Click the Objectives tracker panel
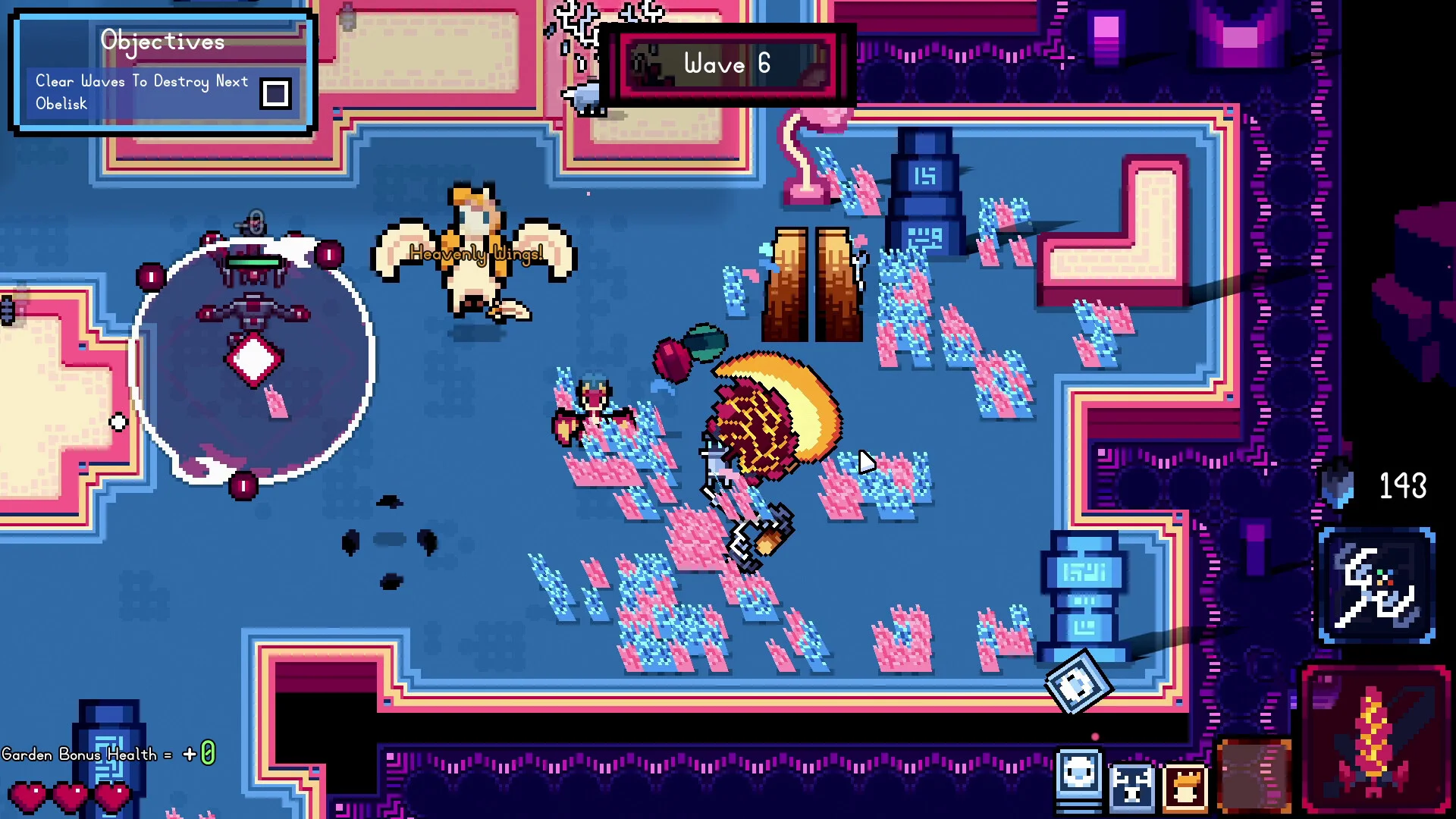This screenshot has height=819, width=1456. [x=162, y=72]
